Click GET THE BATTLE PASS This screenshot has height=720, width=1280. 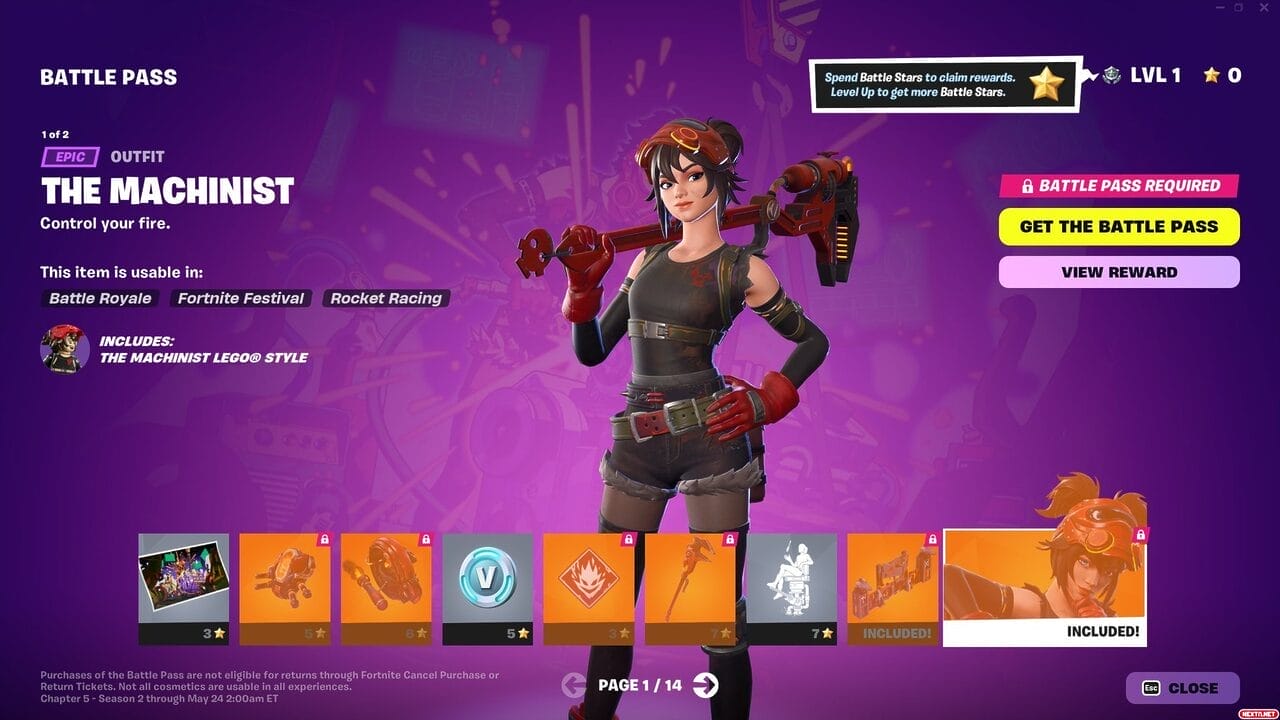click(1118, 226)
